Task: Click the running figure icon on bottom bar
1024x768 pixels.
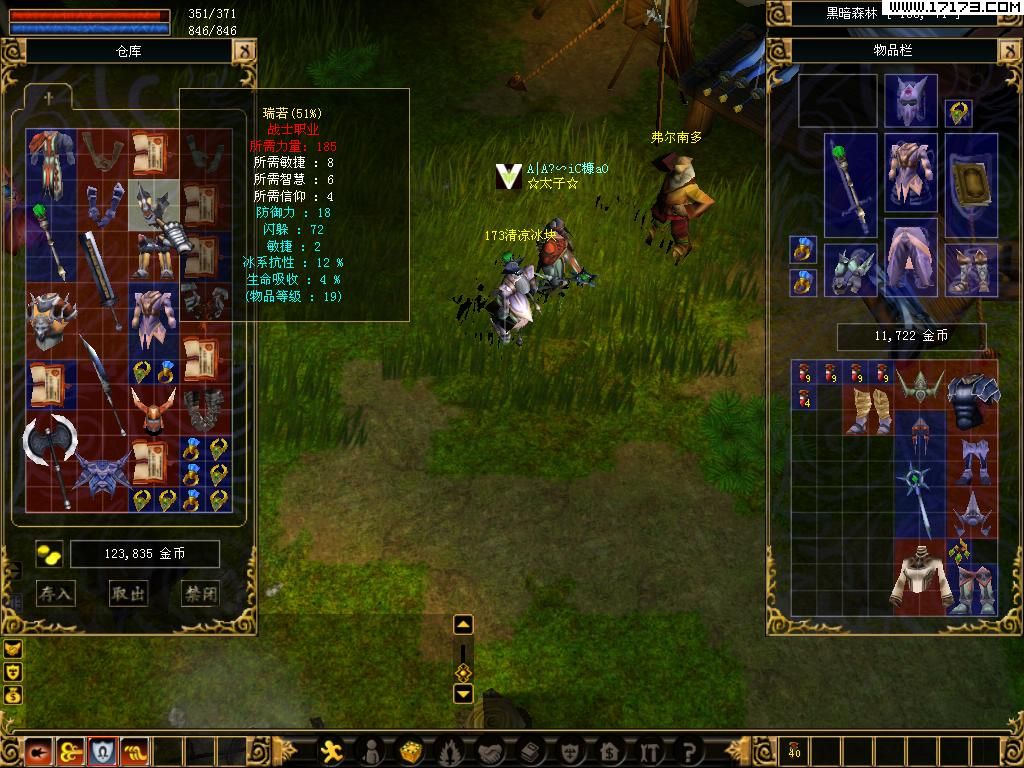Action: 333,750
